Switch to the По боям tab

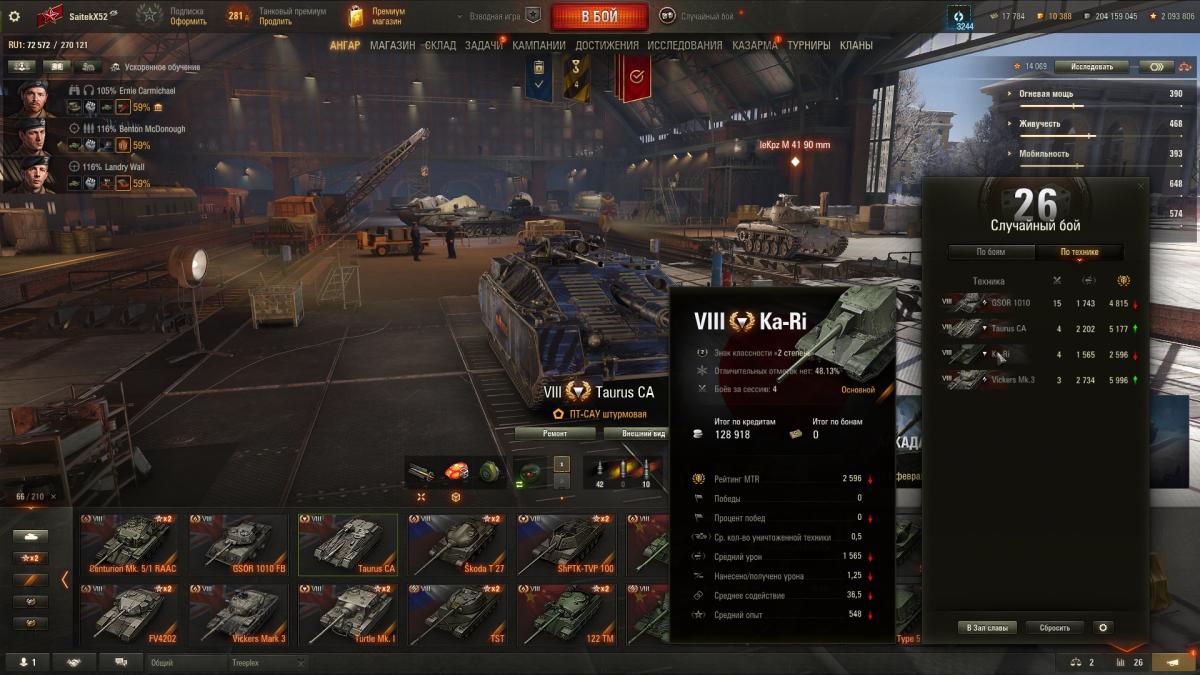(991, 252)
